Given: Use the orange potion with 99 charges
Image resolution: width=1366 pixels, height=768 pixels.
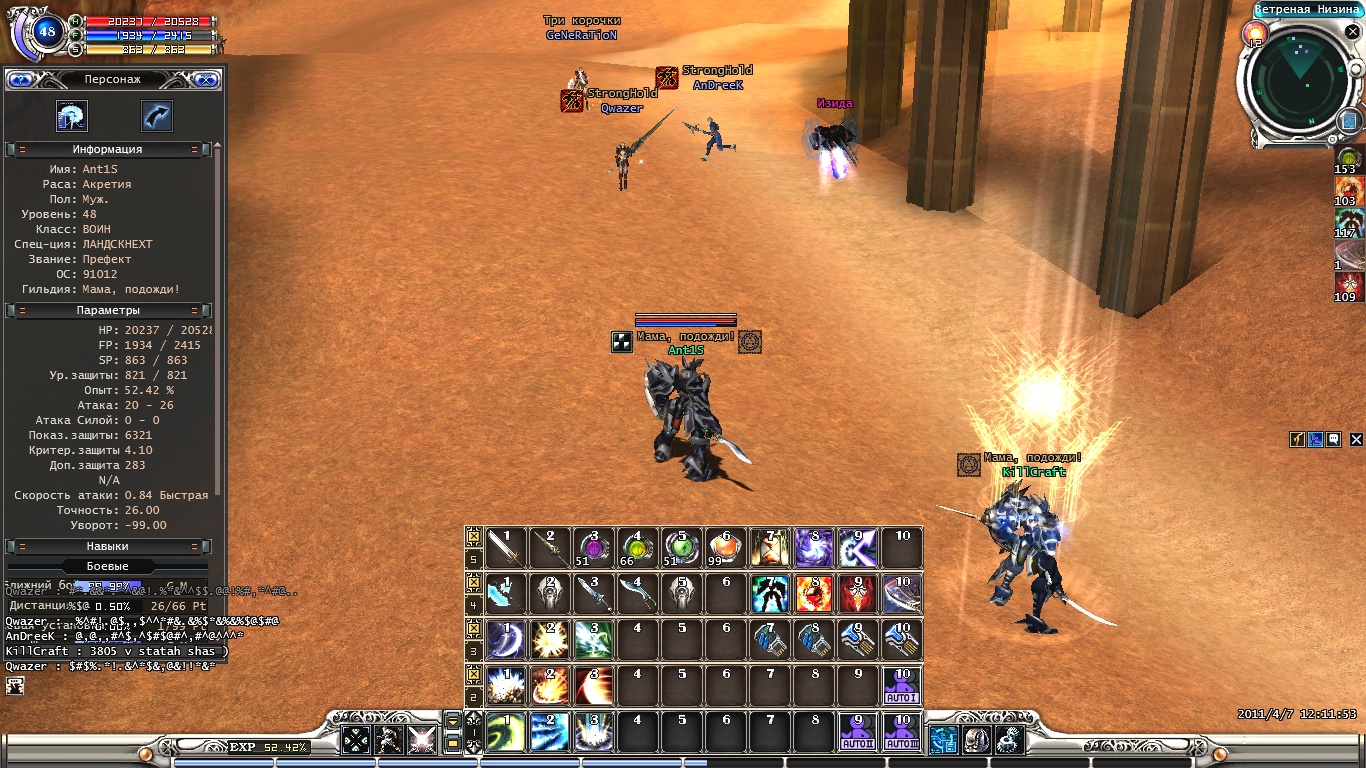Looking at the screenshot, I should pos(726,548).
